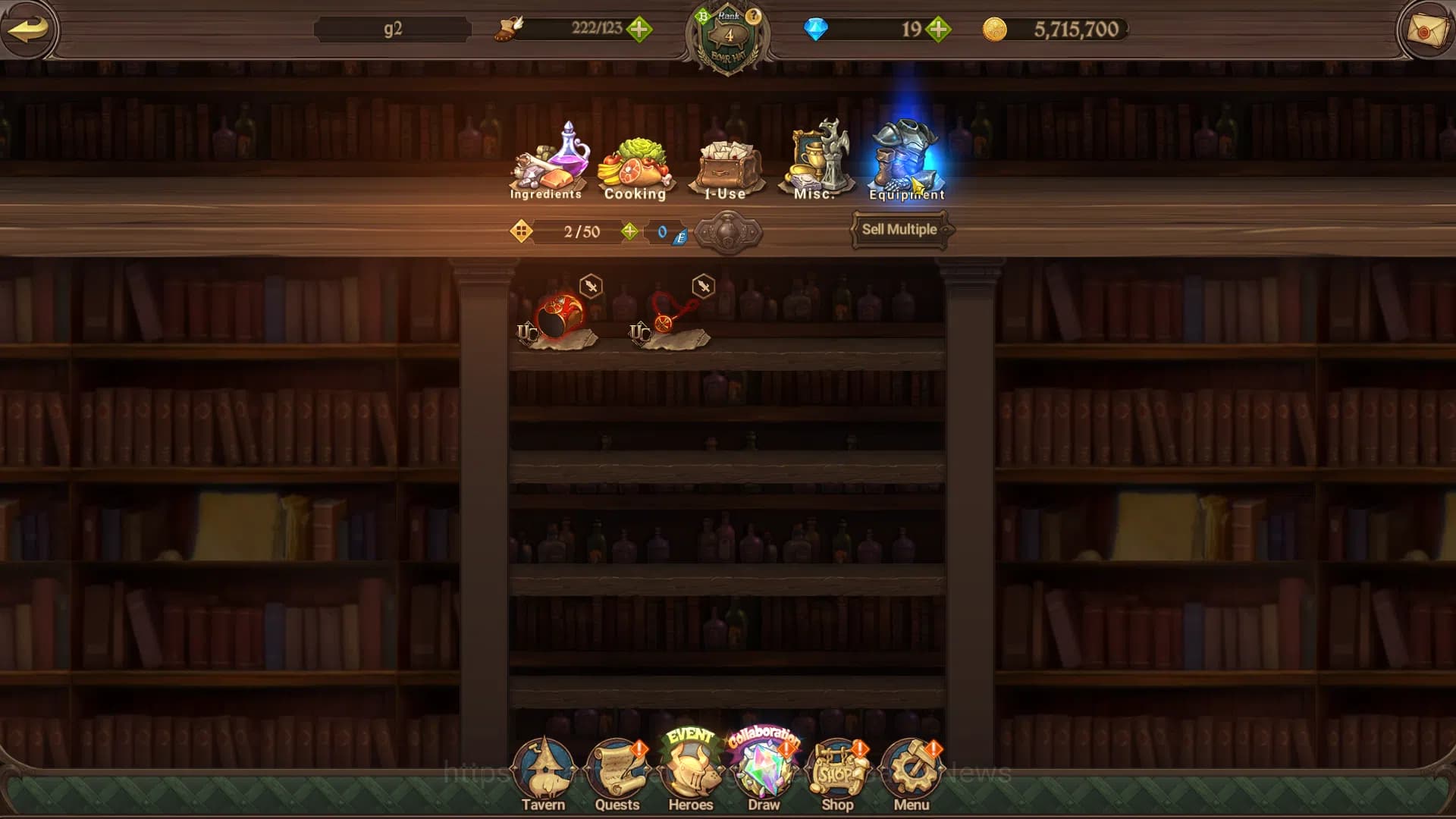Open the Quests menu
The image size is (1456, 819).
tap(617, 773)
